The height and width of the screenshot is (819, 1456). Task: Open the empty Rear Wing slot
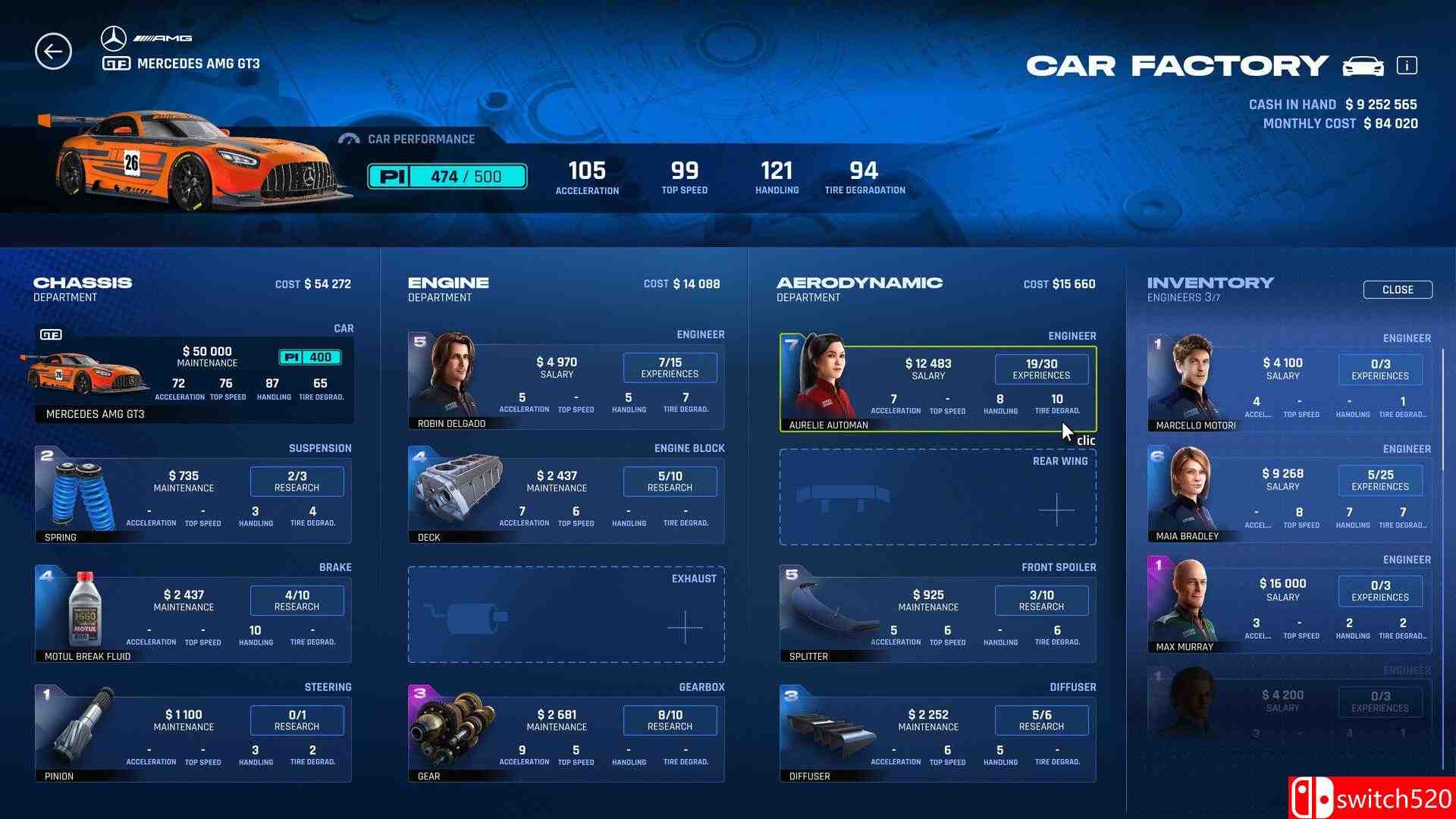pos(938,498)
